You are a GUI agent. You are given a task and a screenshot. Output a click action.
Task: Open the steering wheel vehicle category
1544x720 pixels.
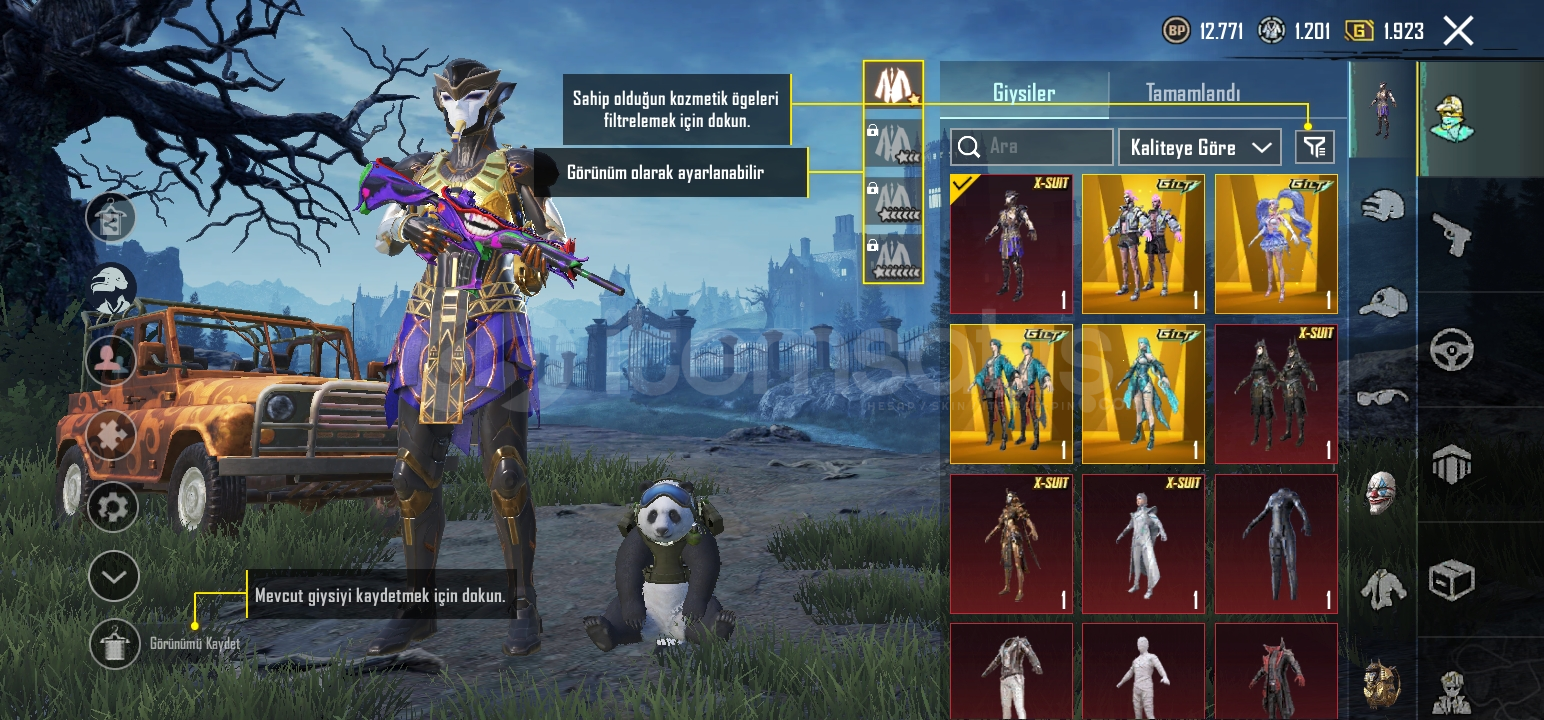pos(1451,350)
